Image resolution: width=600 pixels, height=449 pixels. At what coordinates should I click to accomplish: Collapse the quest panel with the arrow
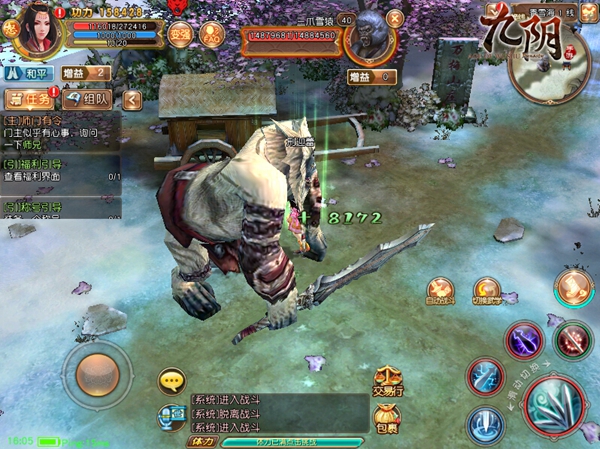tap(132, 99)
